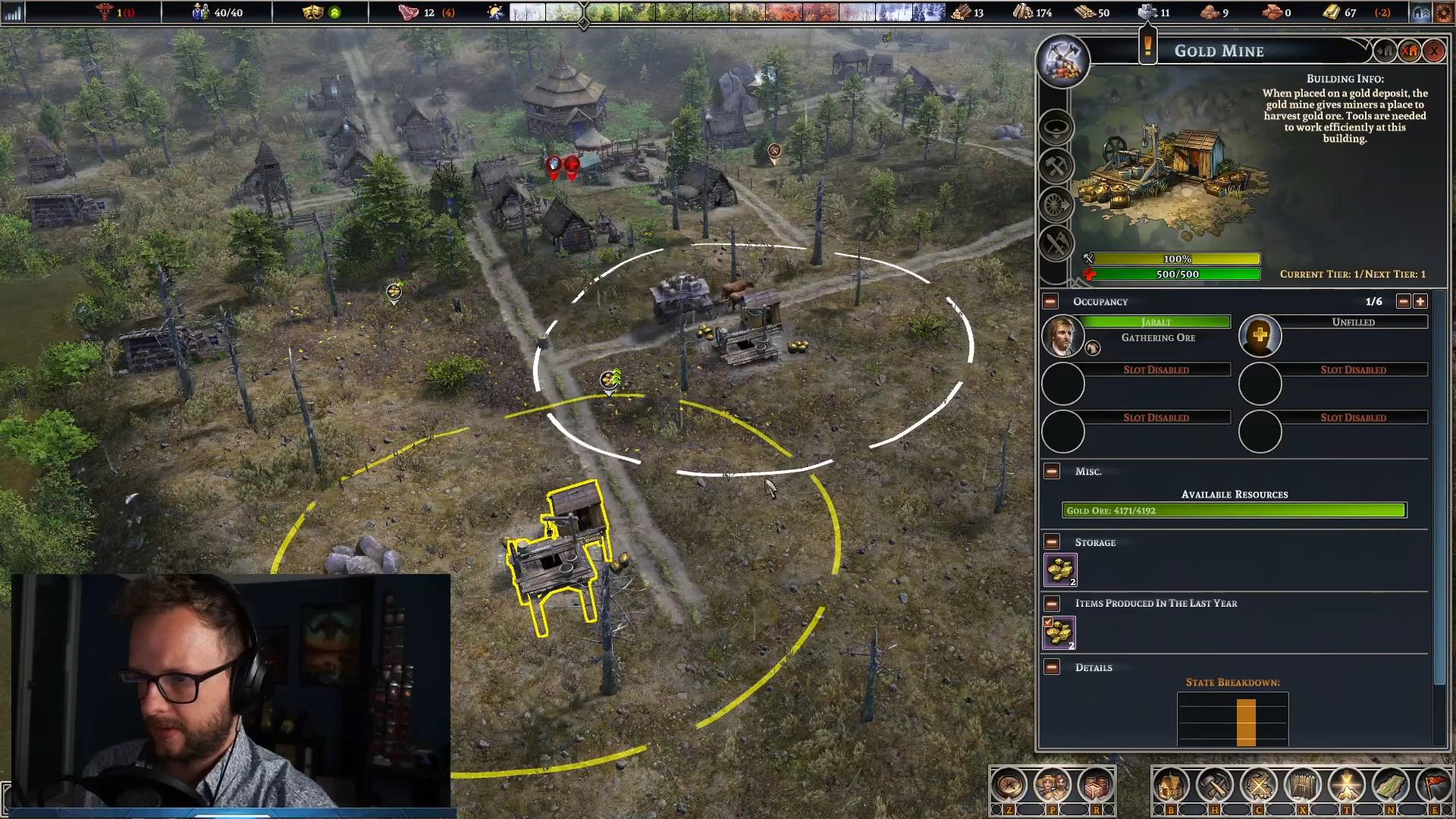
Task: Add a worker with the occupancy plus button
Action: tap(1420, 302)
